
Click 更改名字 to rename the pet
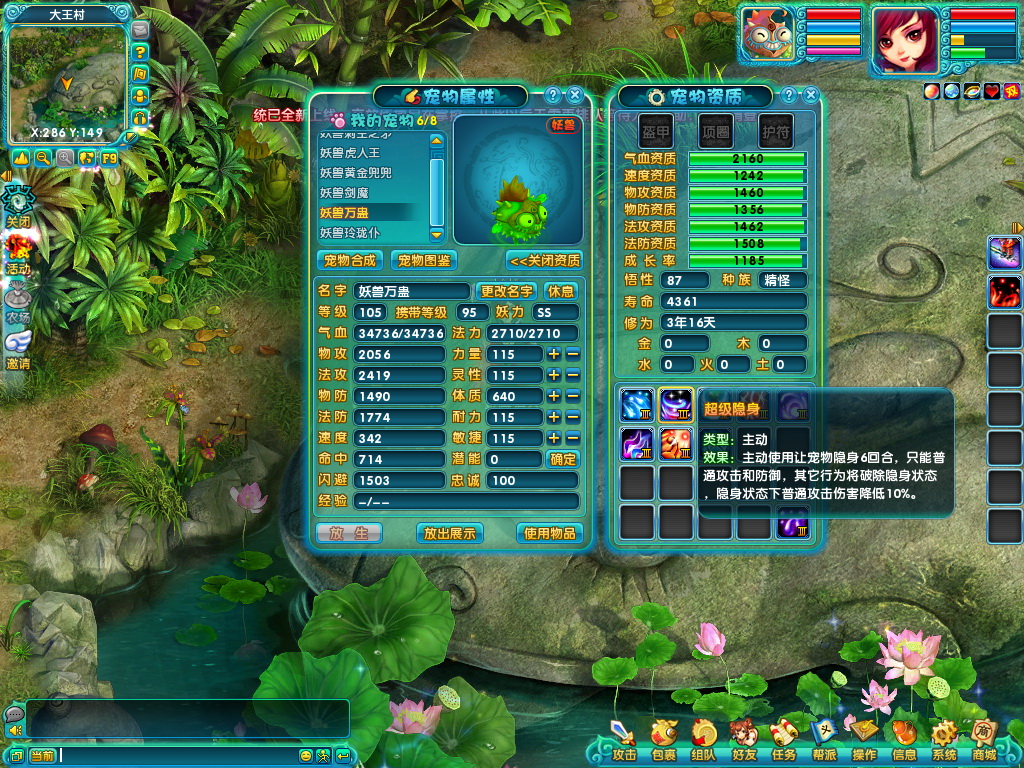coord(507,291)
